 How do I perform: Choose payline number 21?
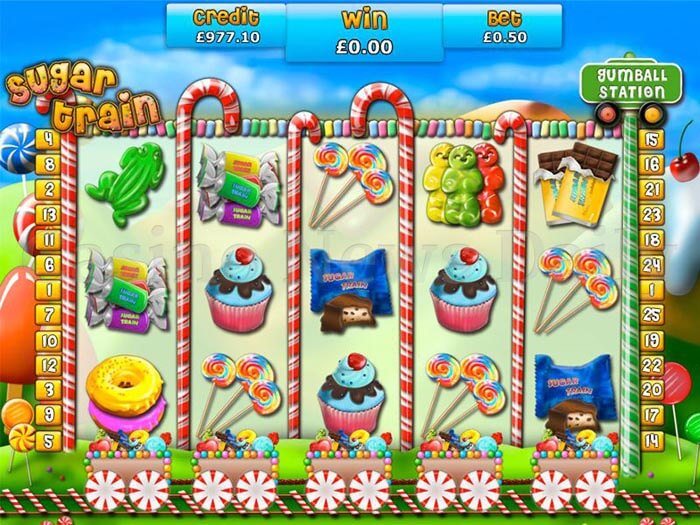pos(653,189)
